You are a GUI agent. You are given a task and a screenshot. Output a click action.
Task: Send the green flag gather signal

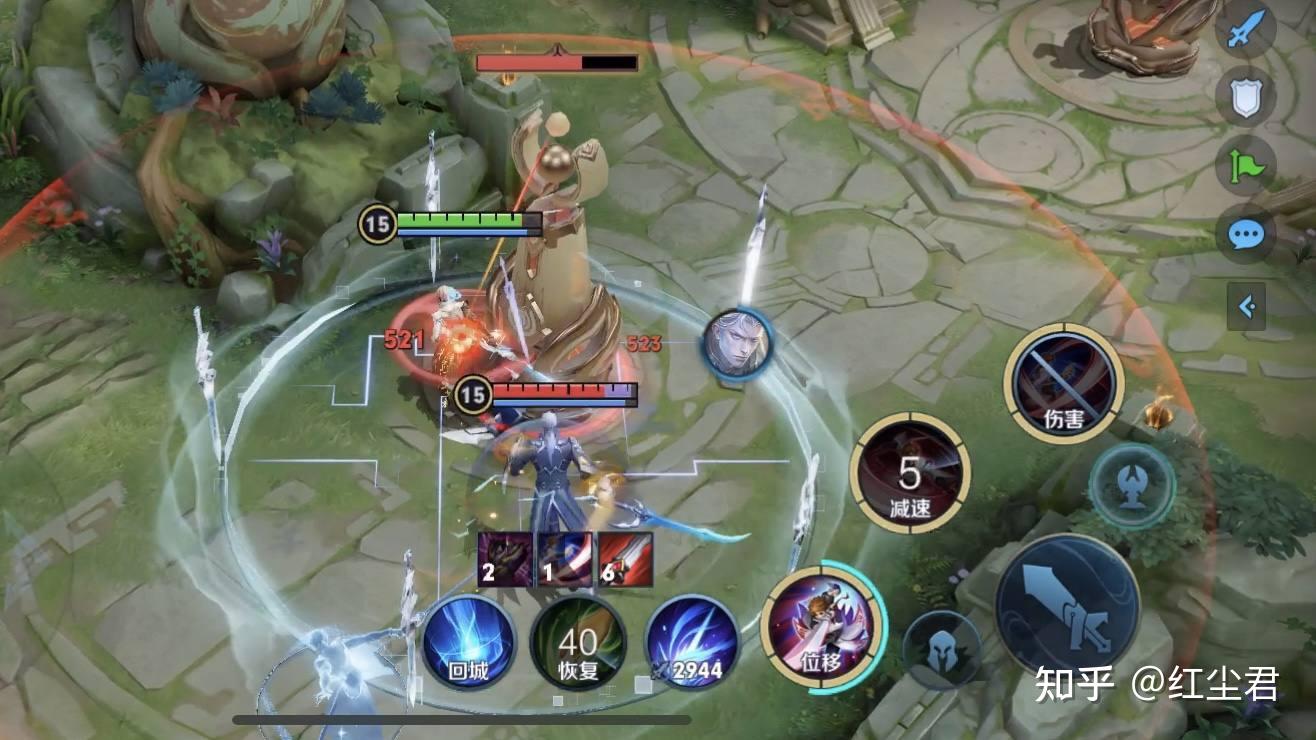point(1245,166)
